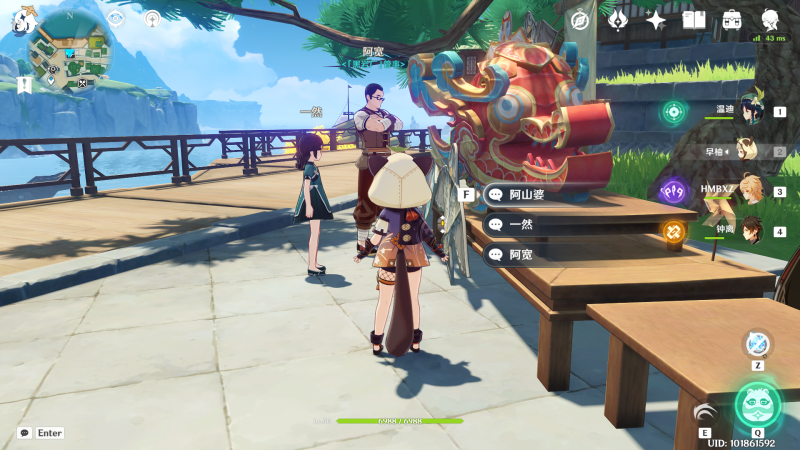Open the winged Battle Pass icon
Image resolution: width=800 pixels, height=450 pixels.
point(618,20)
